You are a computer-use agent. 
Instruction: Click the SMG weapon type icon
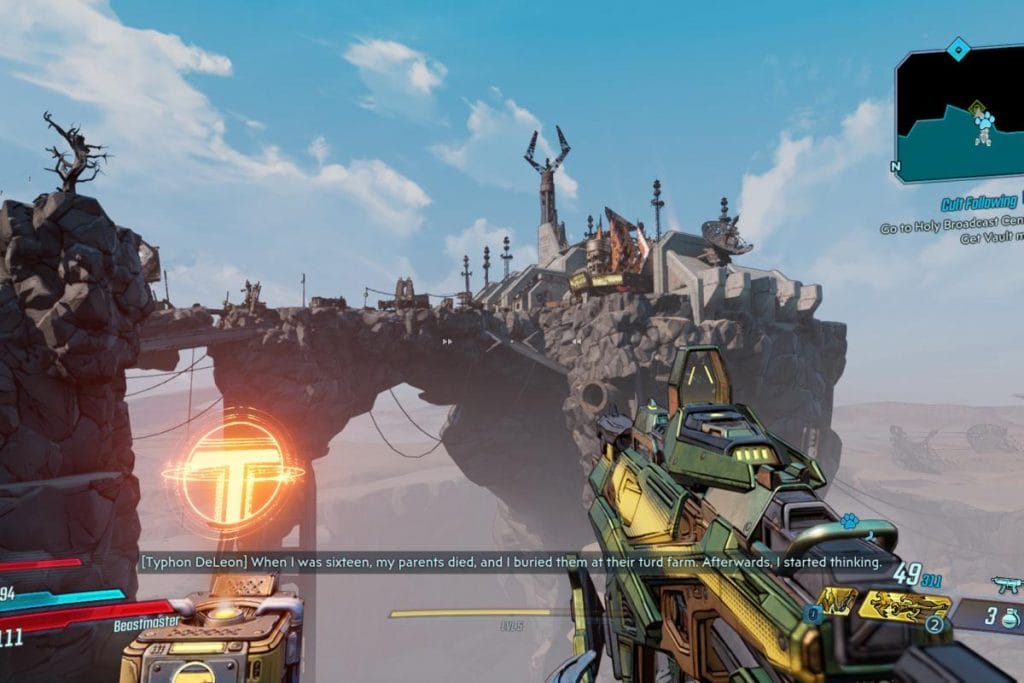(x=1005, y=584)
